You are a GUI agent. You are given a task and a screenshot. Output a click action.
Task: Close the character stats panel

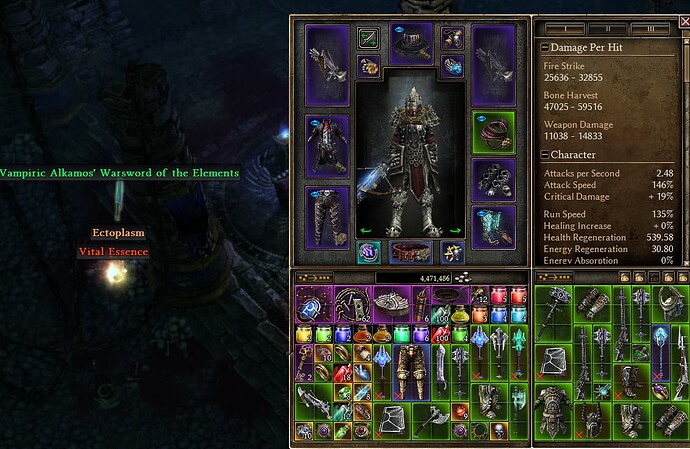[x=681, y=23]
